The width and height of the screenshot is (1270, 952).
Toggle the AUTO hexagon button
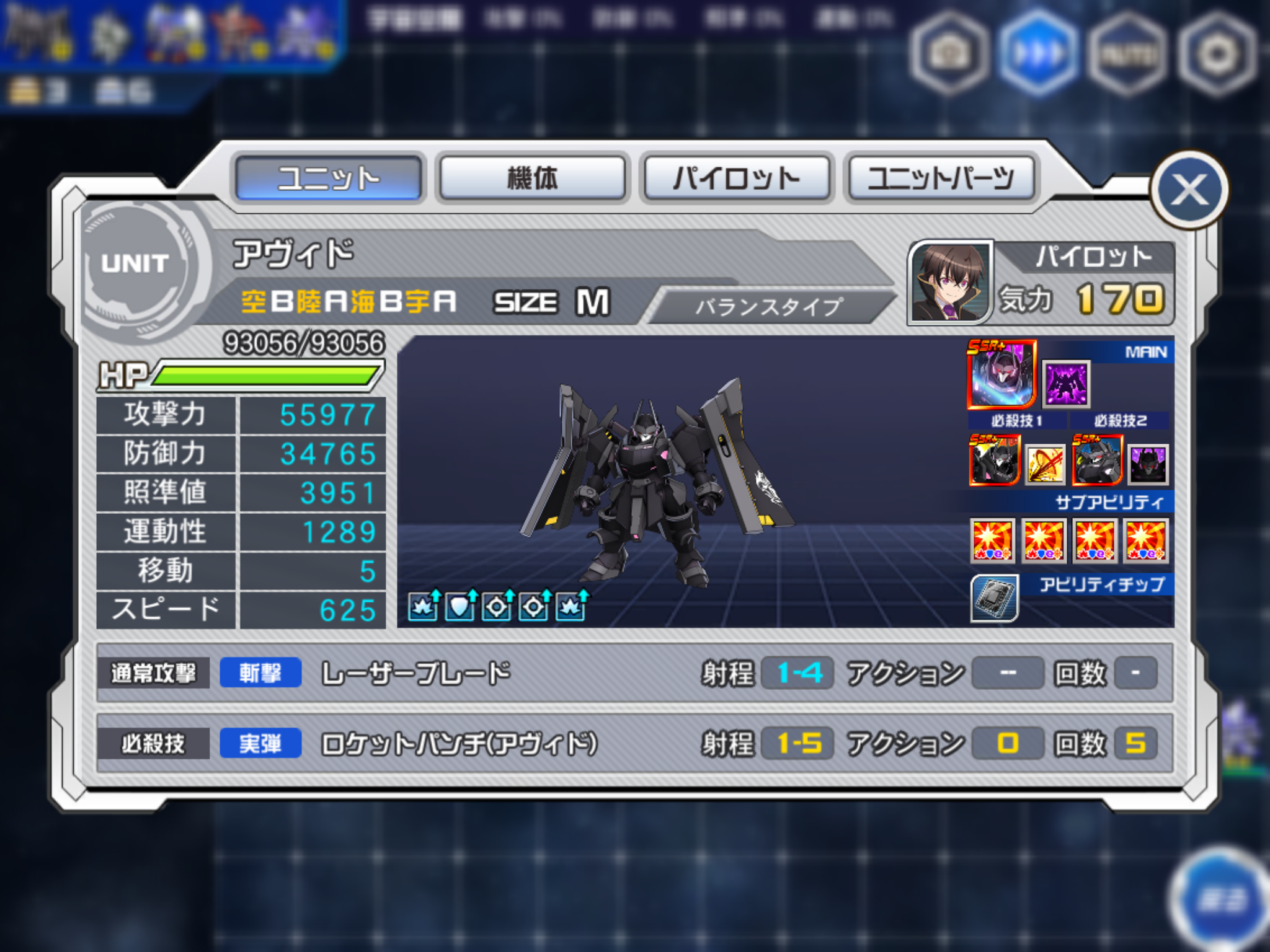(1127, 55)
